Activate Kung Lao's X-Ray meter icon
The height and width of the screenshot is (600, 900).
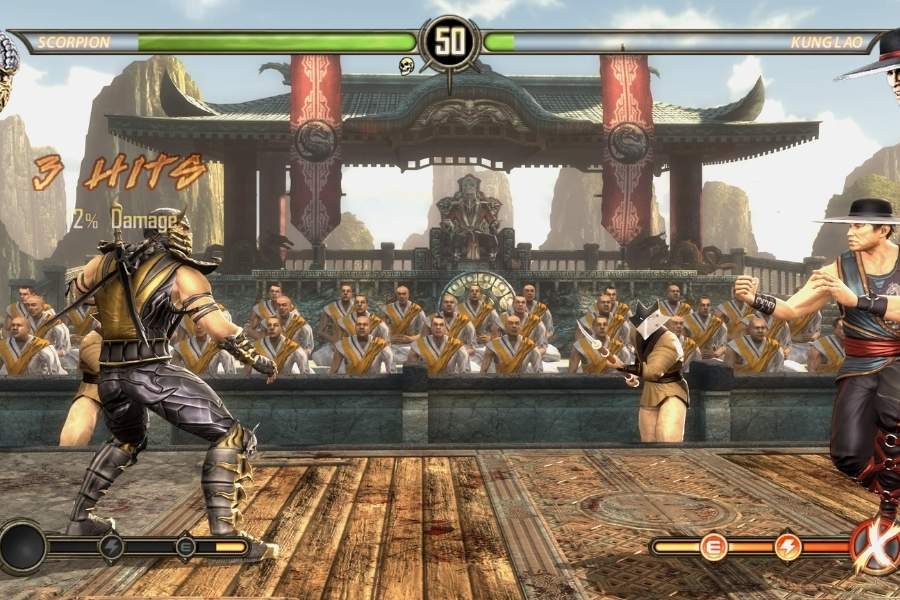pyautogui.click(x=876, y=546)
